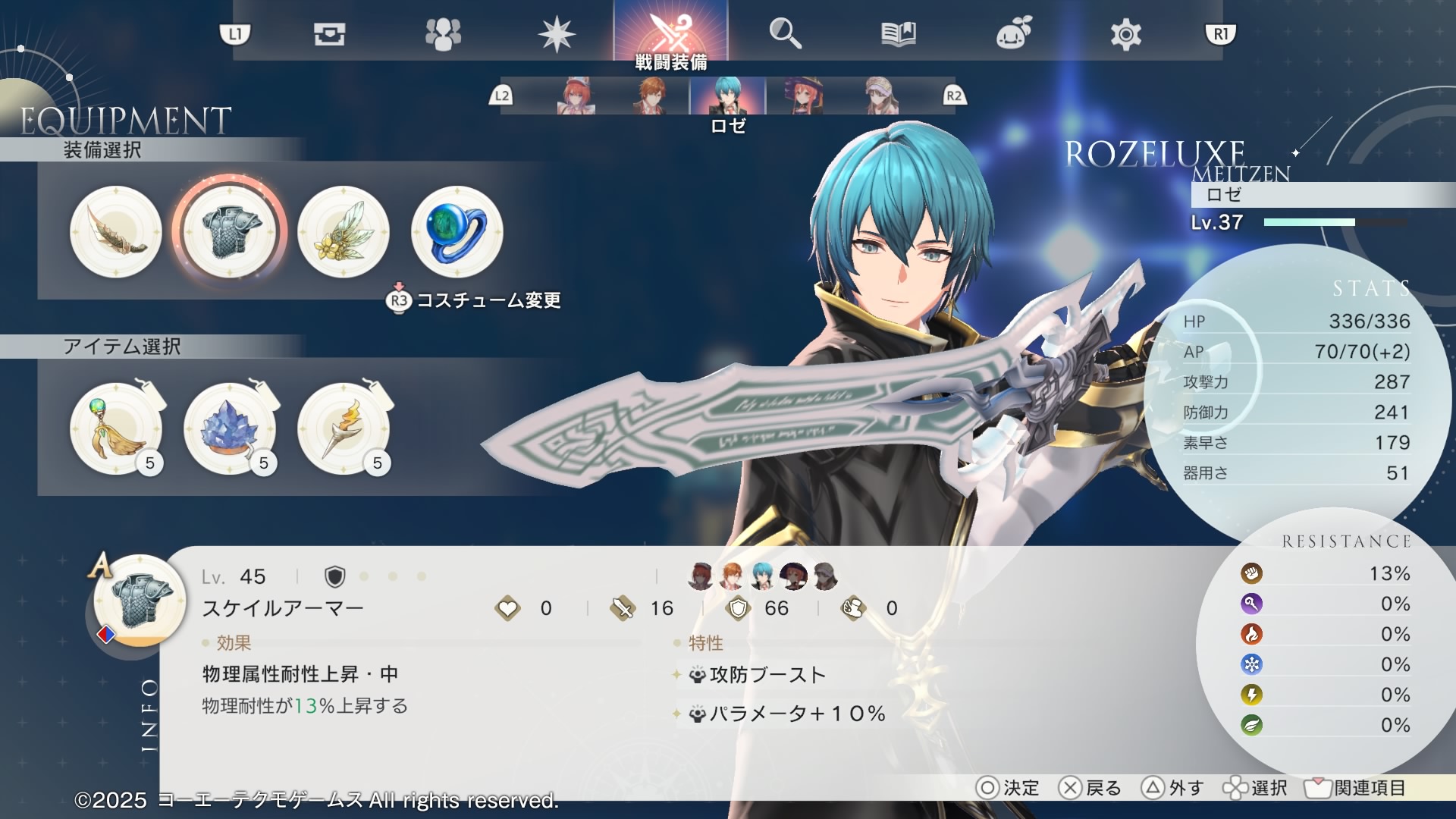Open the puni creature tab

1013,34
